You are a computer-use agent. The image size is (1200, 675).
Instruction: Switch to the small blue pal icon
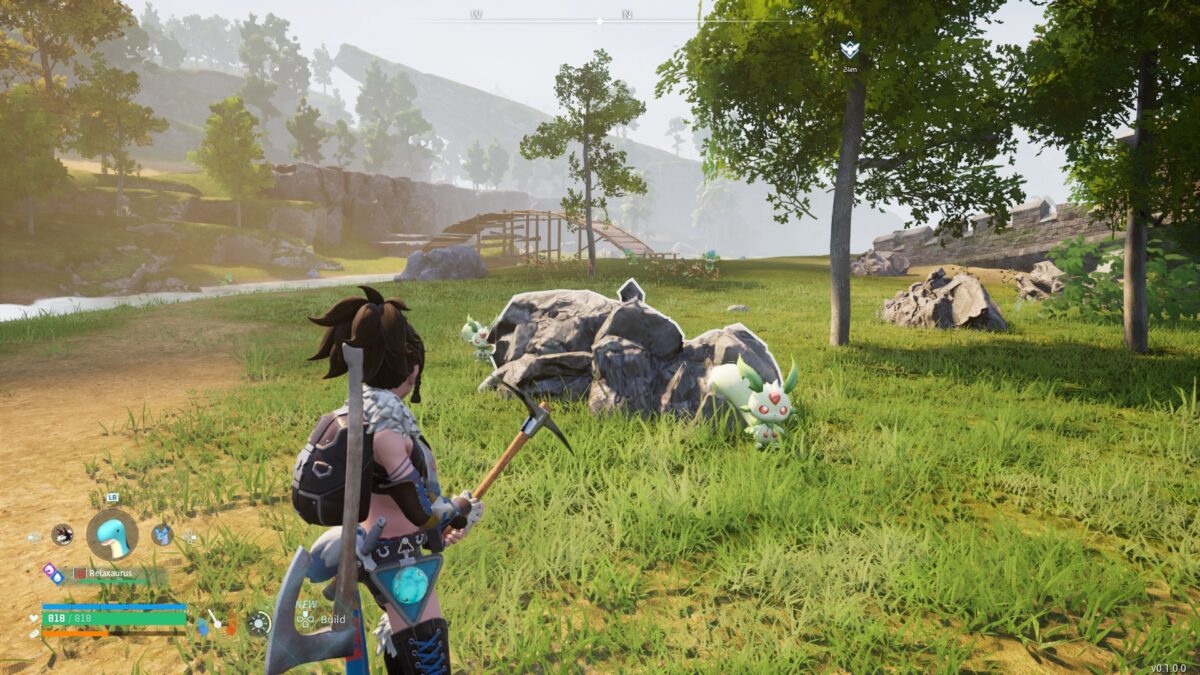click(162, 535)
